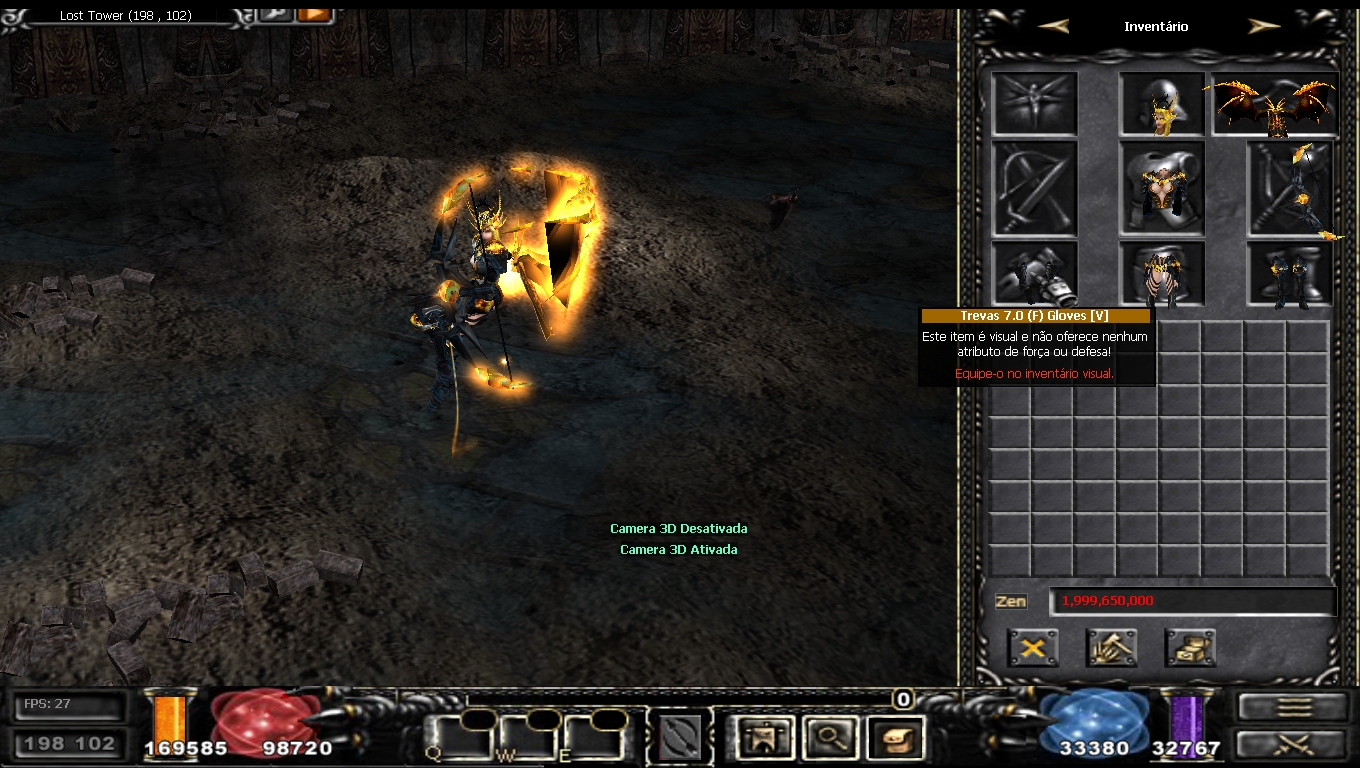Viewport: 1360px width, 768px height.
Task: Select the equipped boots slot
Action: coord(1290,273)
